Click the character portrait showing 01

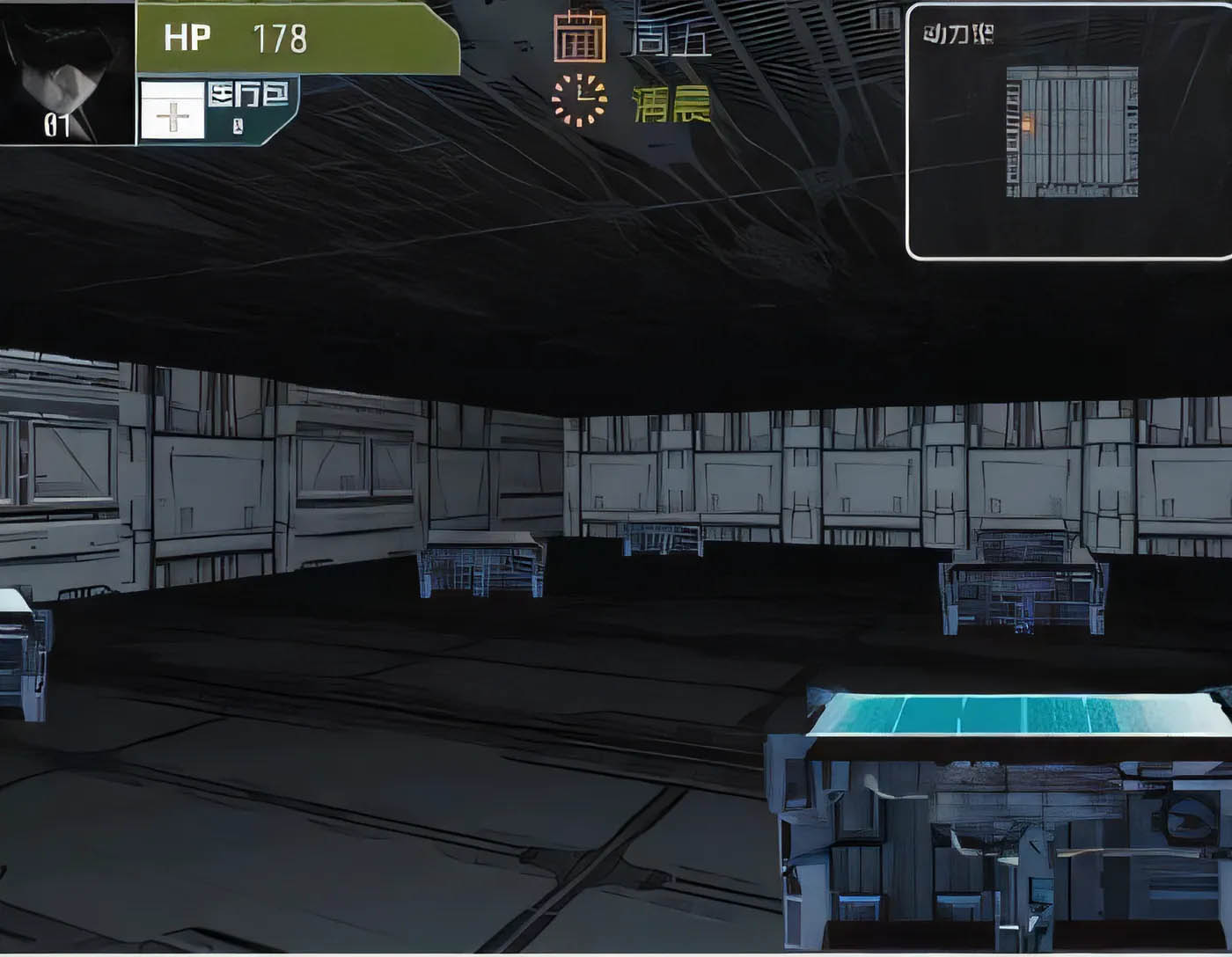(66, 70)
